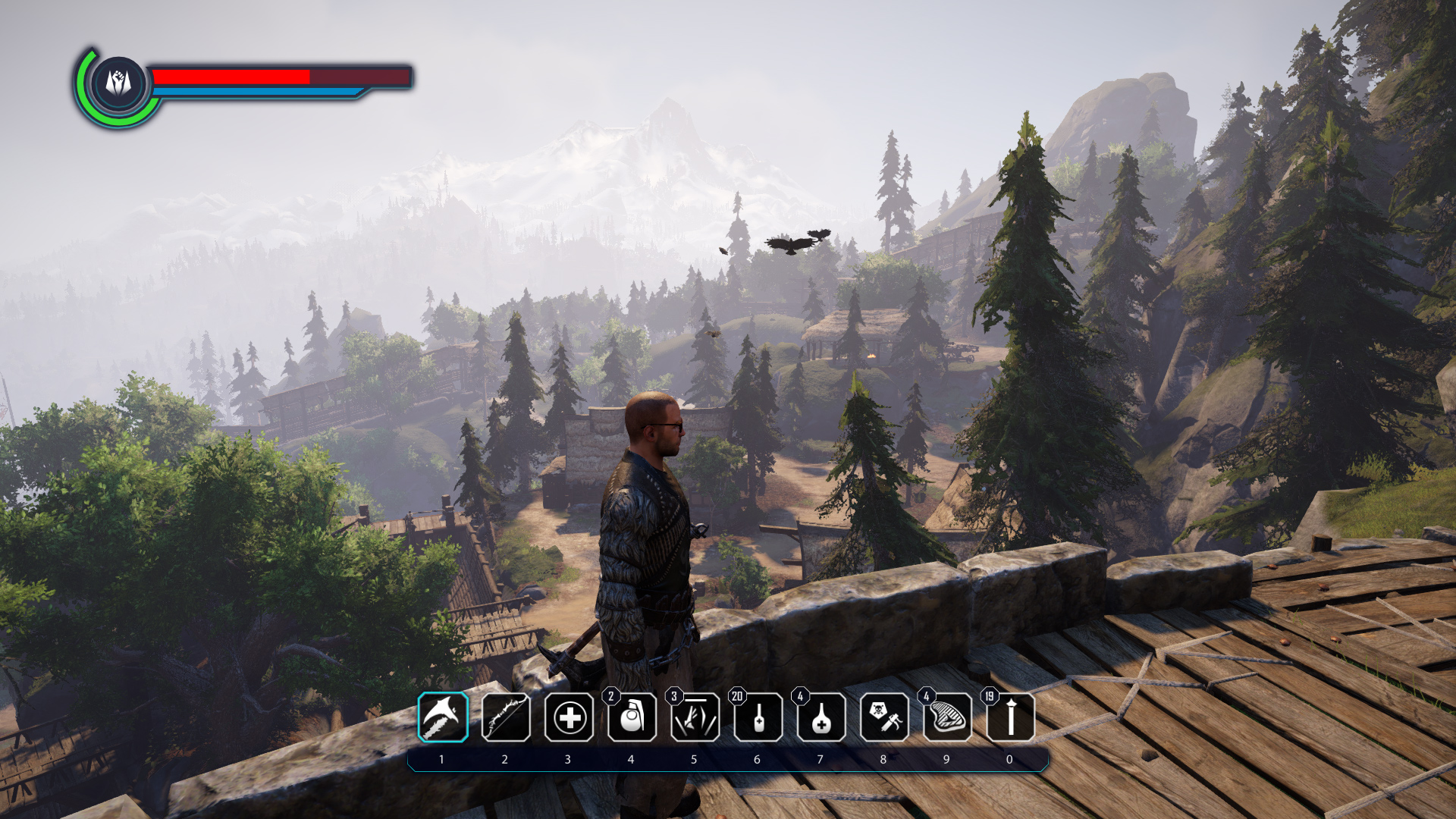Image resolution: width=1456 pixels, height=819 pixels.
Task: Select the torch slot with count 19
Action: point(1010,717)
